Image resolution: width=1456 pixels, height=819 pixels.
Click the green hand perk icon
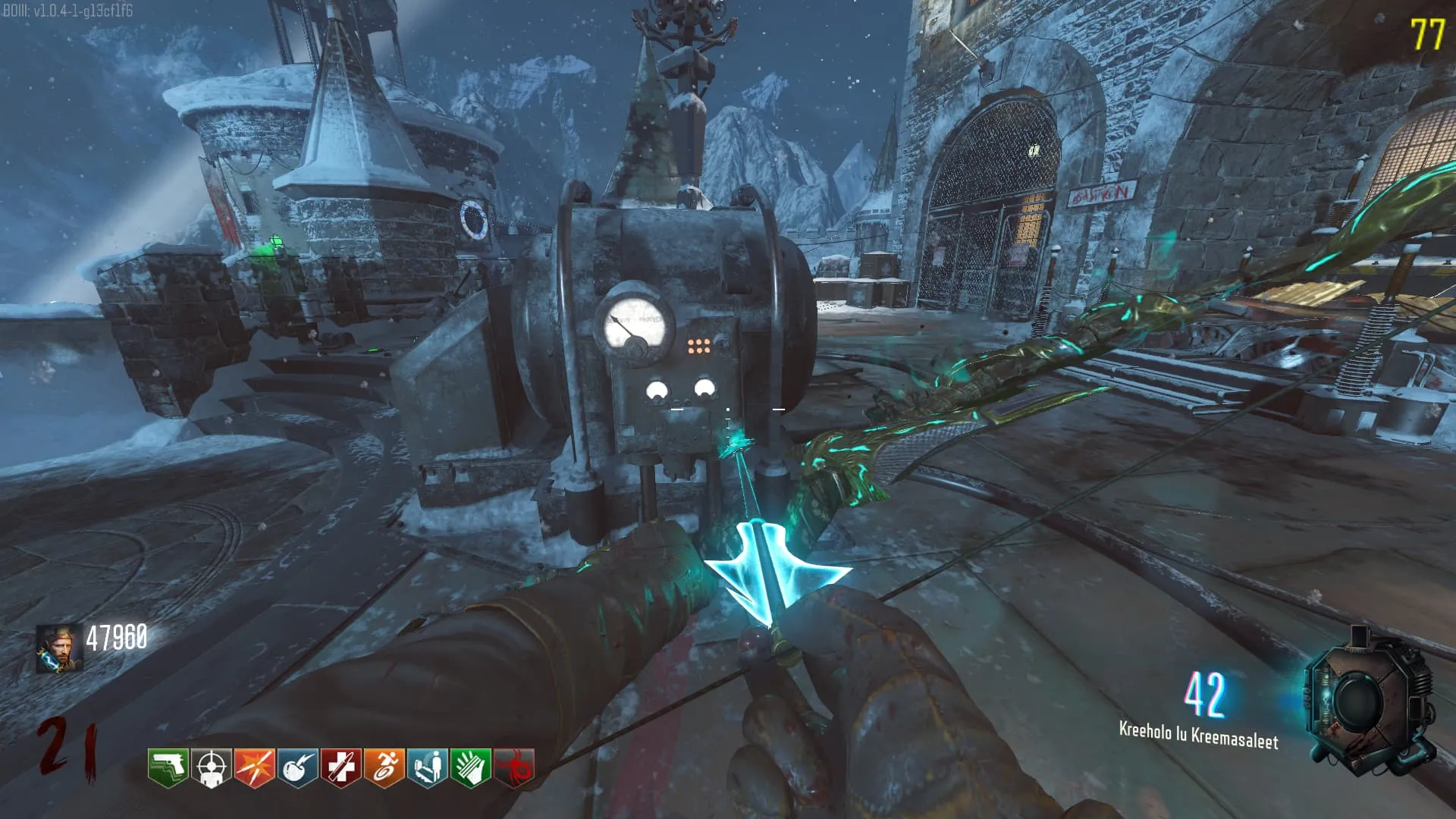click(x=470, y=768)
